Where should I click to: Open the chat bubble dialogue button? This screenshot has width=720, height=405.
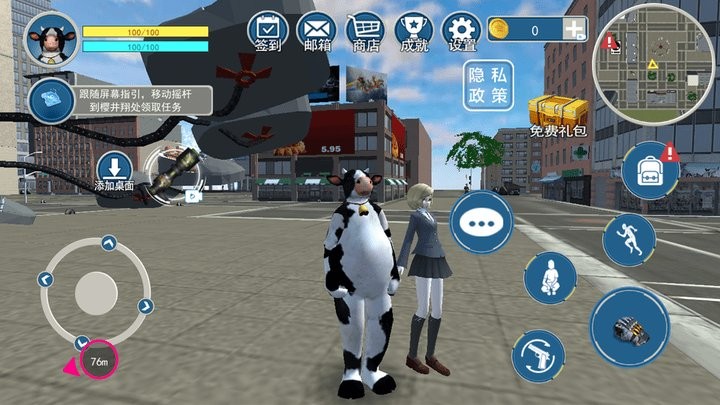click(481, 221)
